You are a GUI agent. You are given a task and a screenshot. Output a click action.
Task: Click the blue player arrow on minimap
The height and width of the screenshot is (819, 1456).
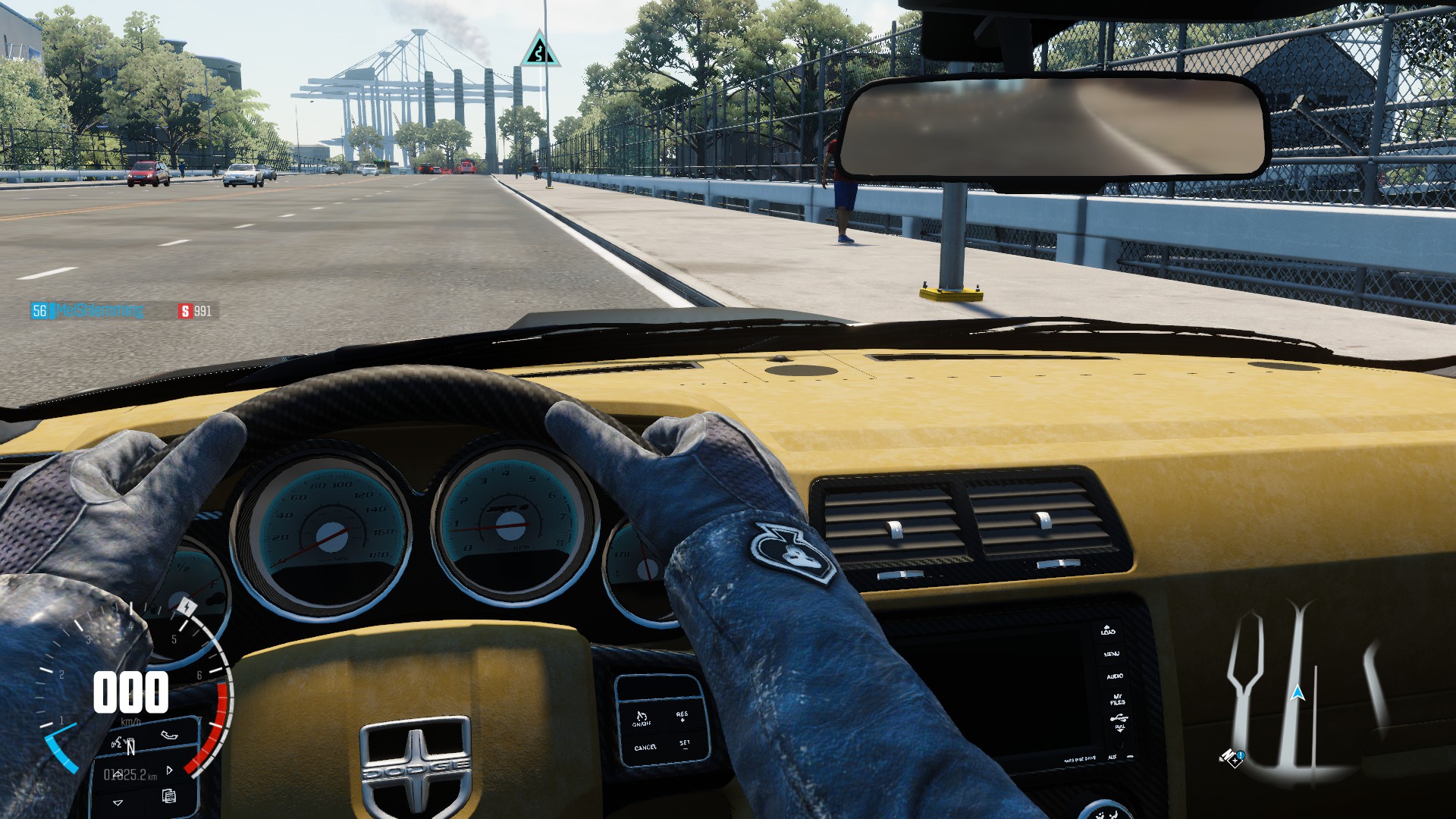[1298, 693]
